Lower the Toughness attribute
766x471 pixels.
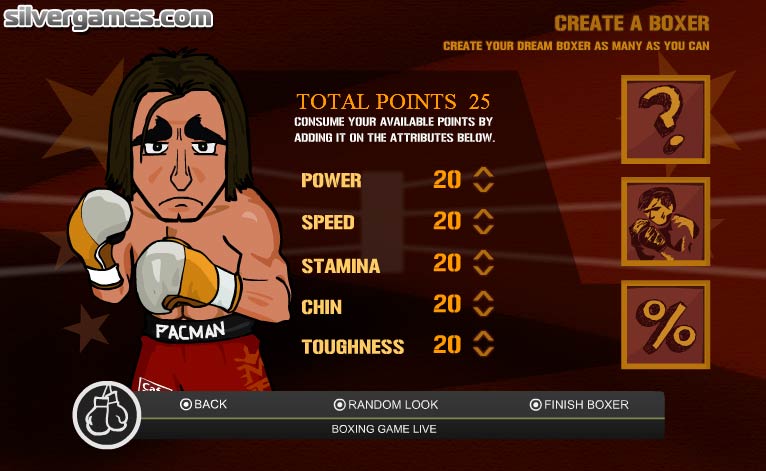(x=484, y=352)
